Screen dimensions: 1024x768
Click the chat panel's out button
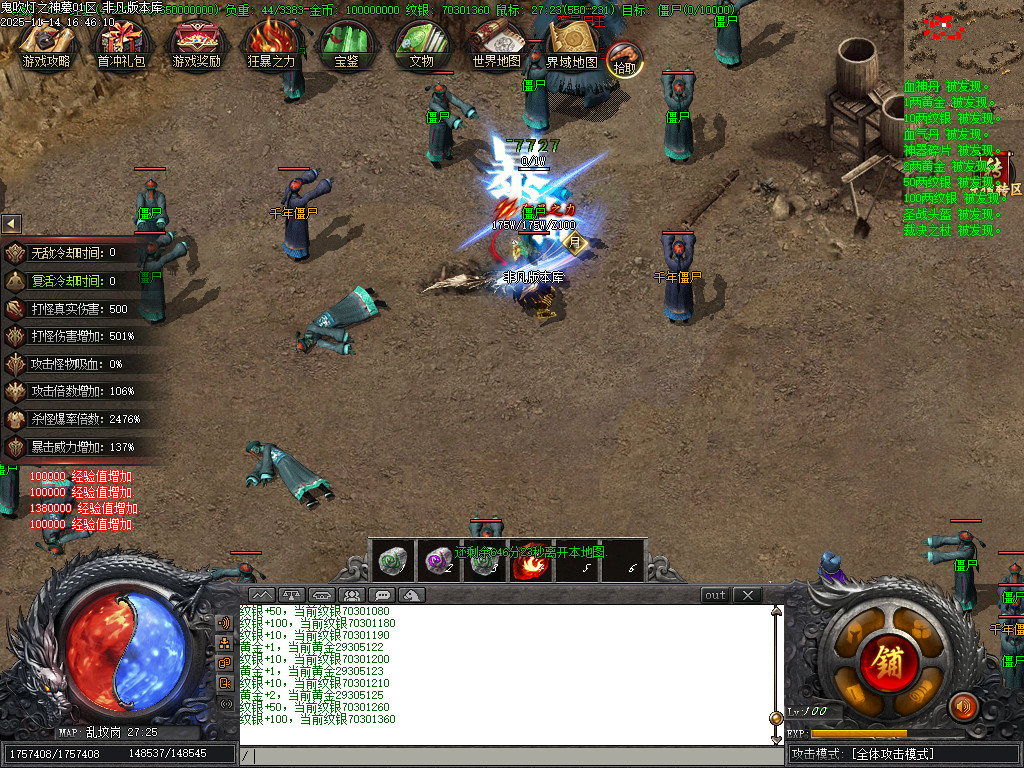[x=715, y=595]
